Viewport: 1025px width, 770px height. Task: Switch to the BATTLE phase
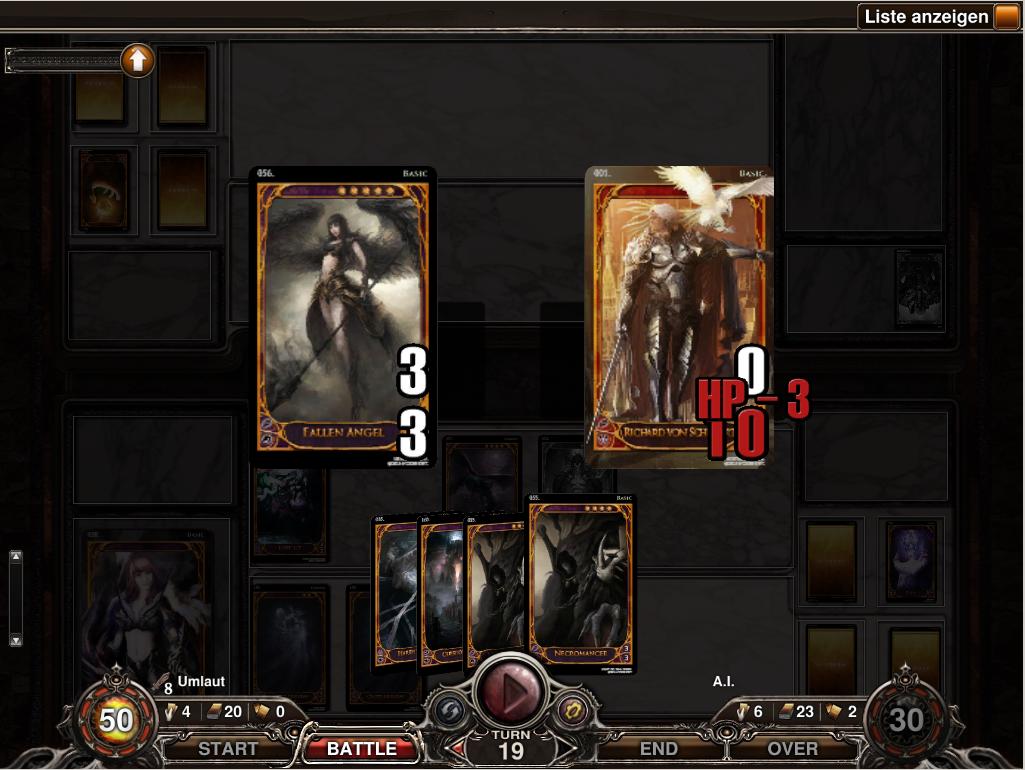click(362, 748)
